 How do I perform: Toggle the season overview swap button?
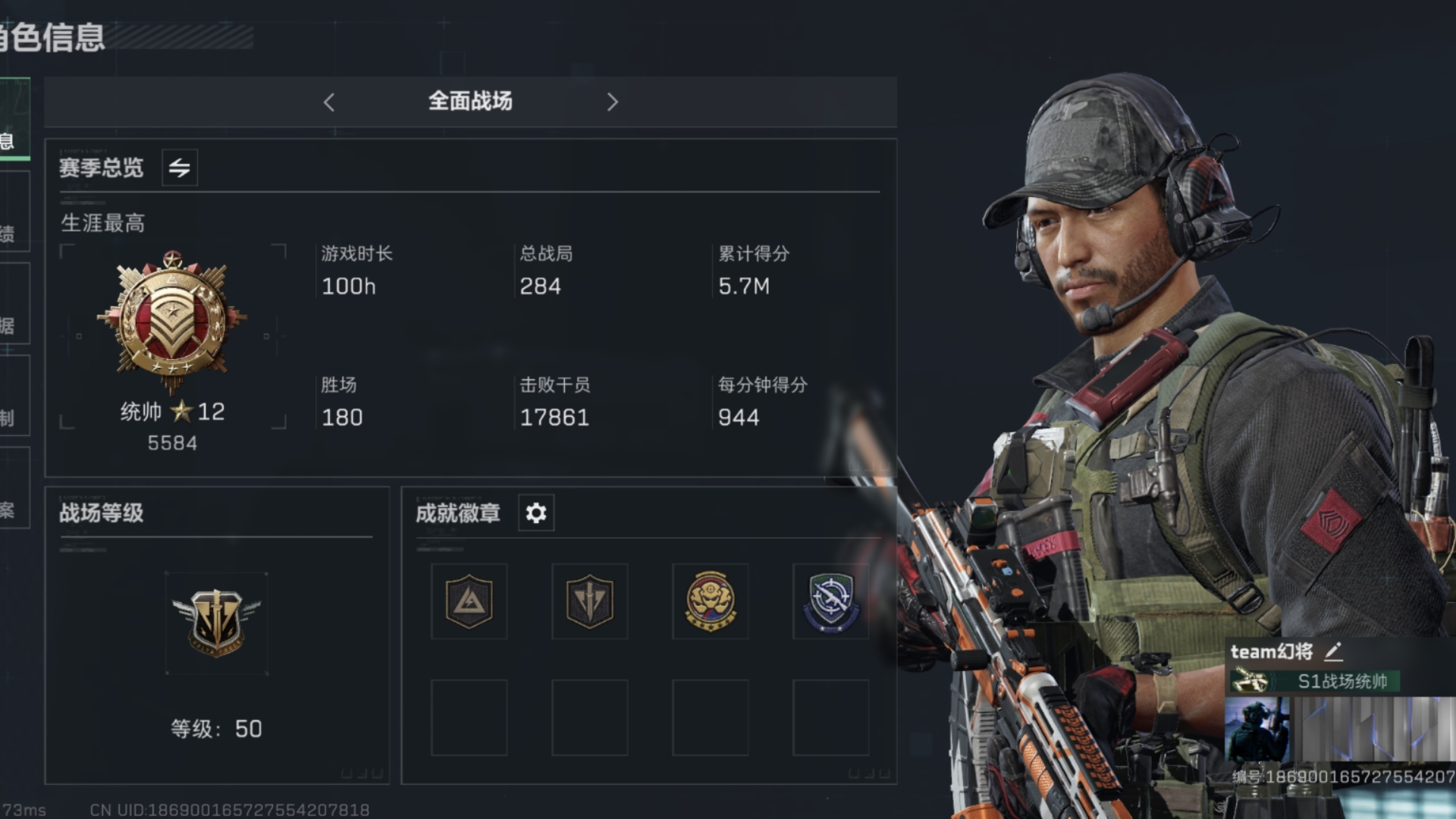click(x=180, y=168)
